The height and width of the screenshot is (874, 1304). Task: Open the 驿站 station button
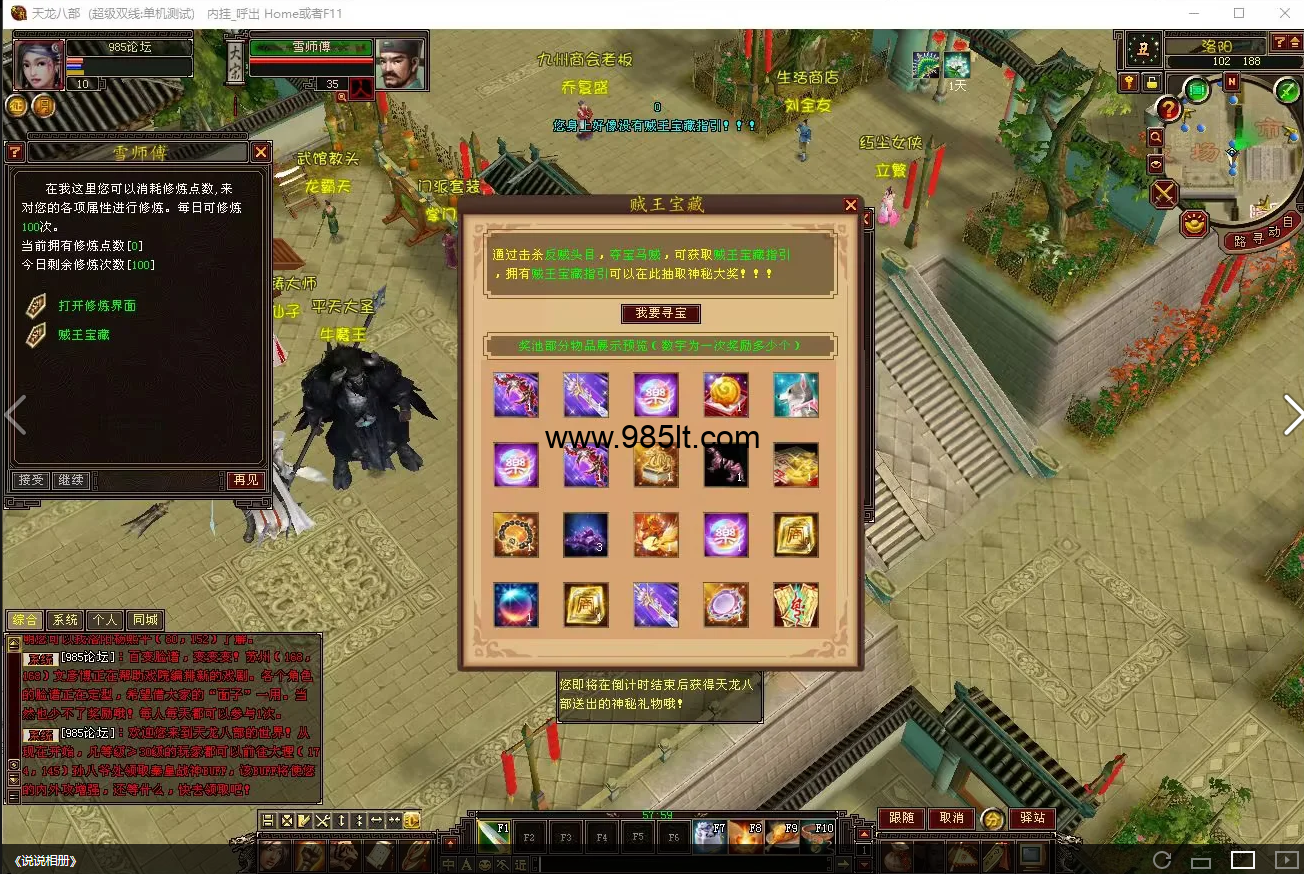(x=1032, y=818)
